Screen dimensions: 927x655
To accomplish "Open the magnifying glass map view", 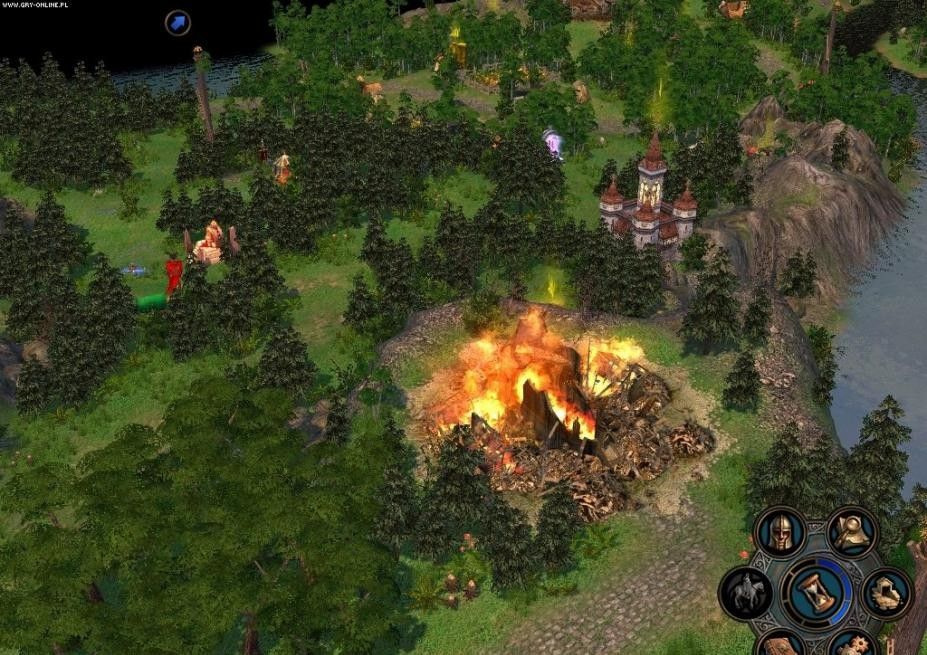I will [852, 532].
